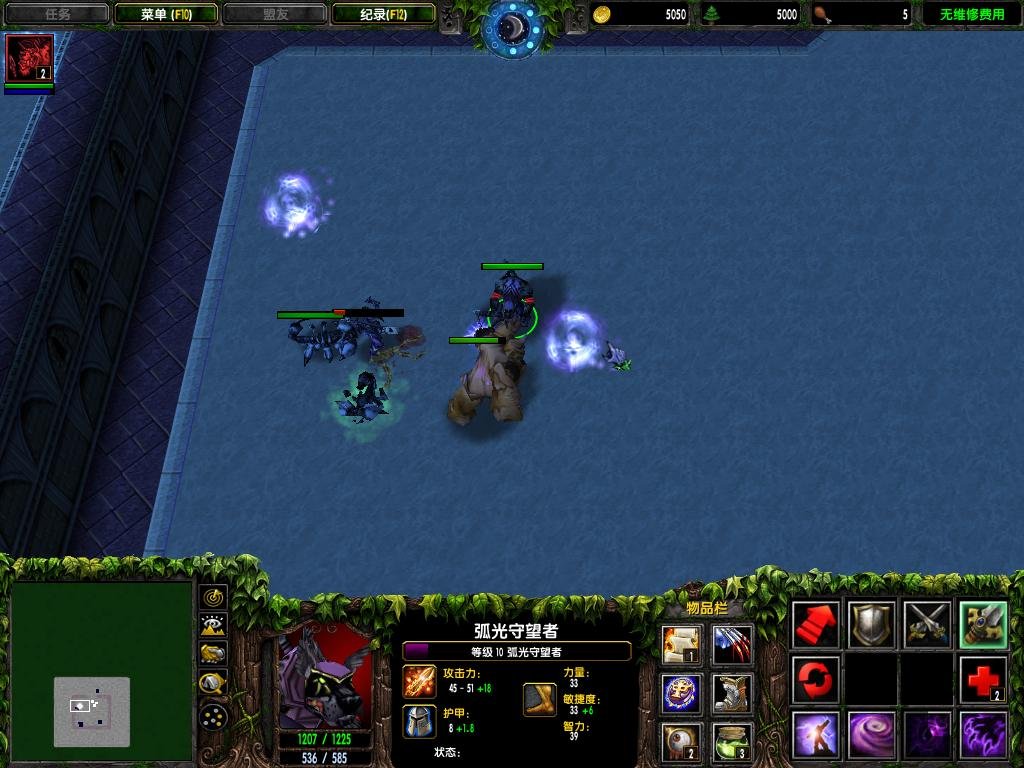
Task: Select the armored boots inventory item
Action: 732,693
